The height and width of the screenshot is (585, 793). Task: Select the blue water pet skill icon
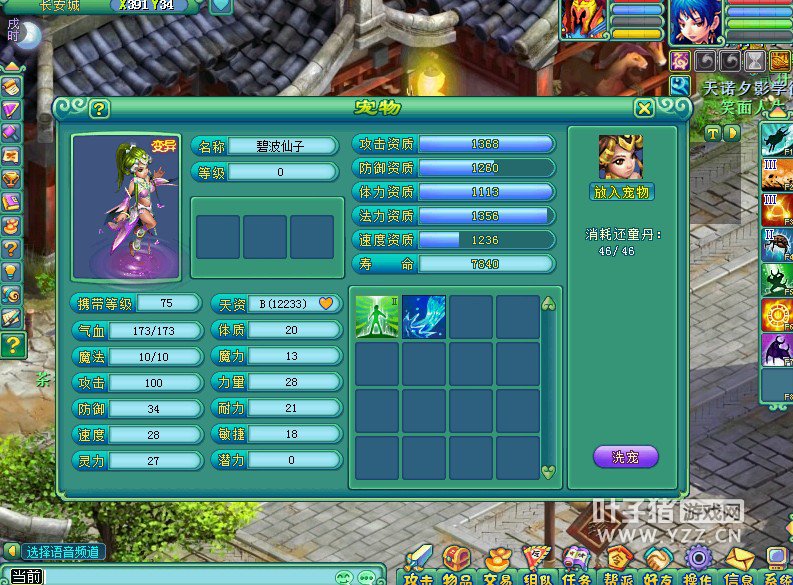coord(424,317)
